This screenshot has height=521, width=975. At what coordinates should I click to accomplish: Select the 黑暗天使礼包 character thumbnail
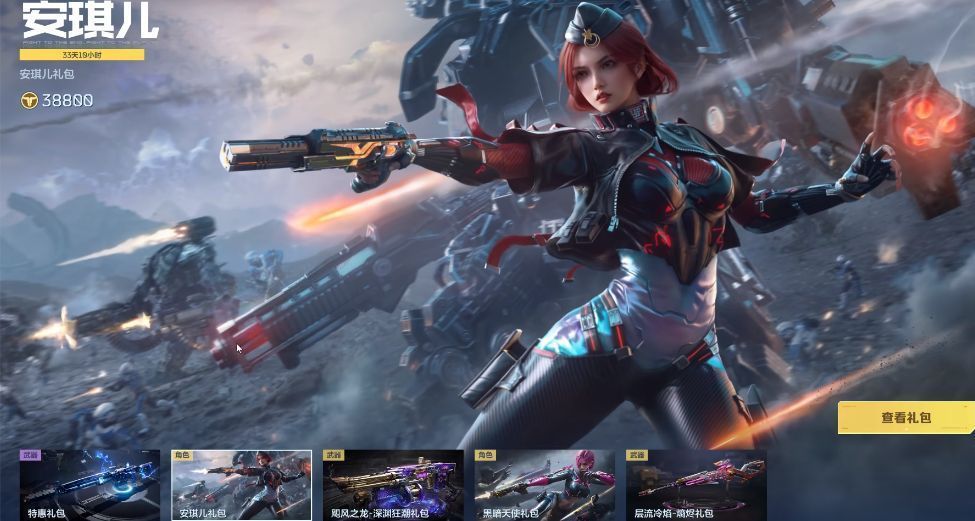[545, 485]
